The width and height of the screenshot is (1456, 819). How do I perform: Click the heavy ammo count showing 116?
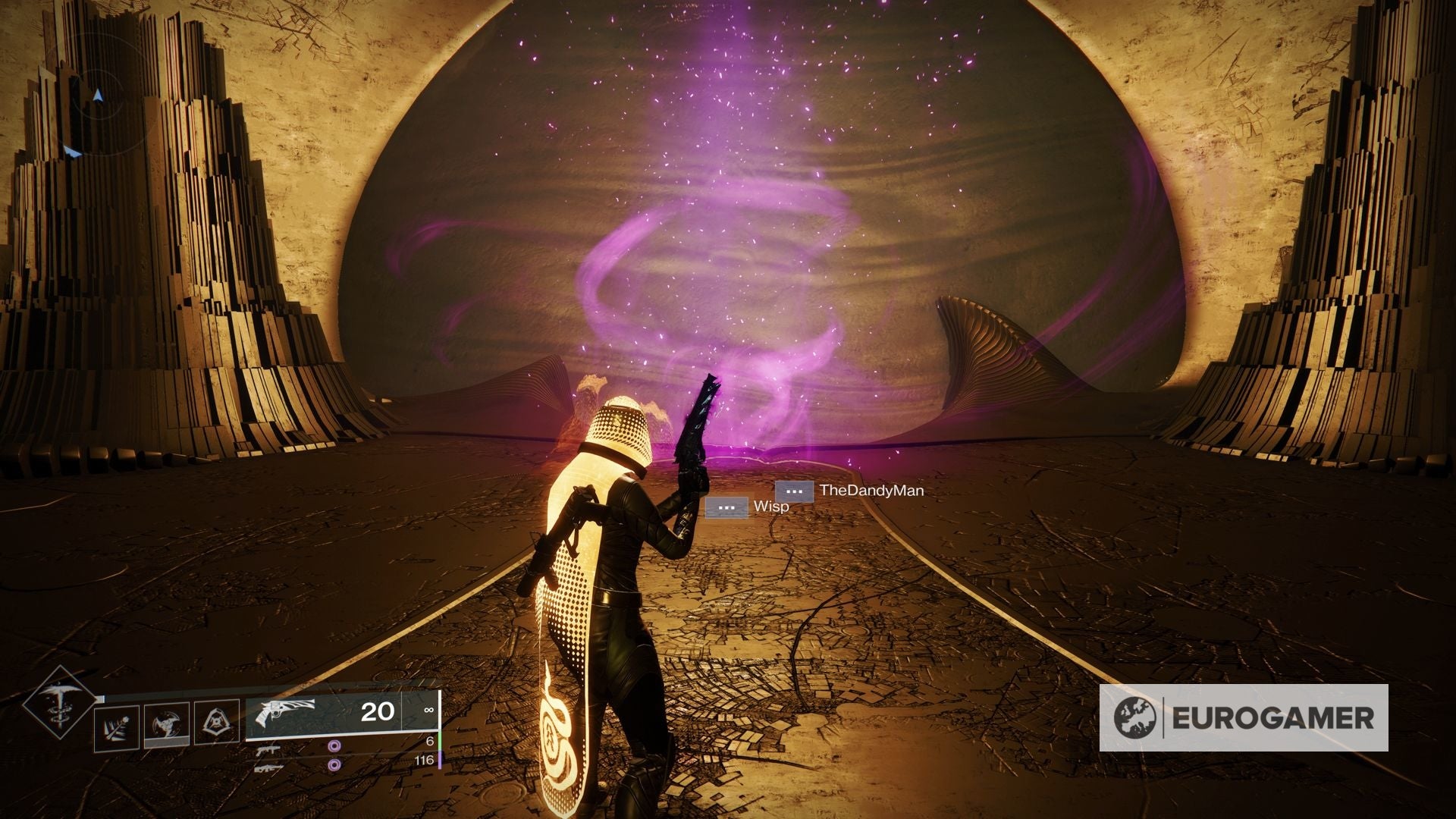point(425,761)
